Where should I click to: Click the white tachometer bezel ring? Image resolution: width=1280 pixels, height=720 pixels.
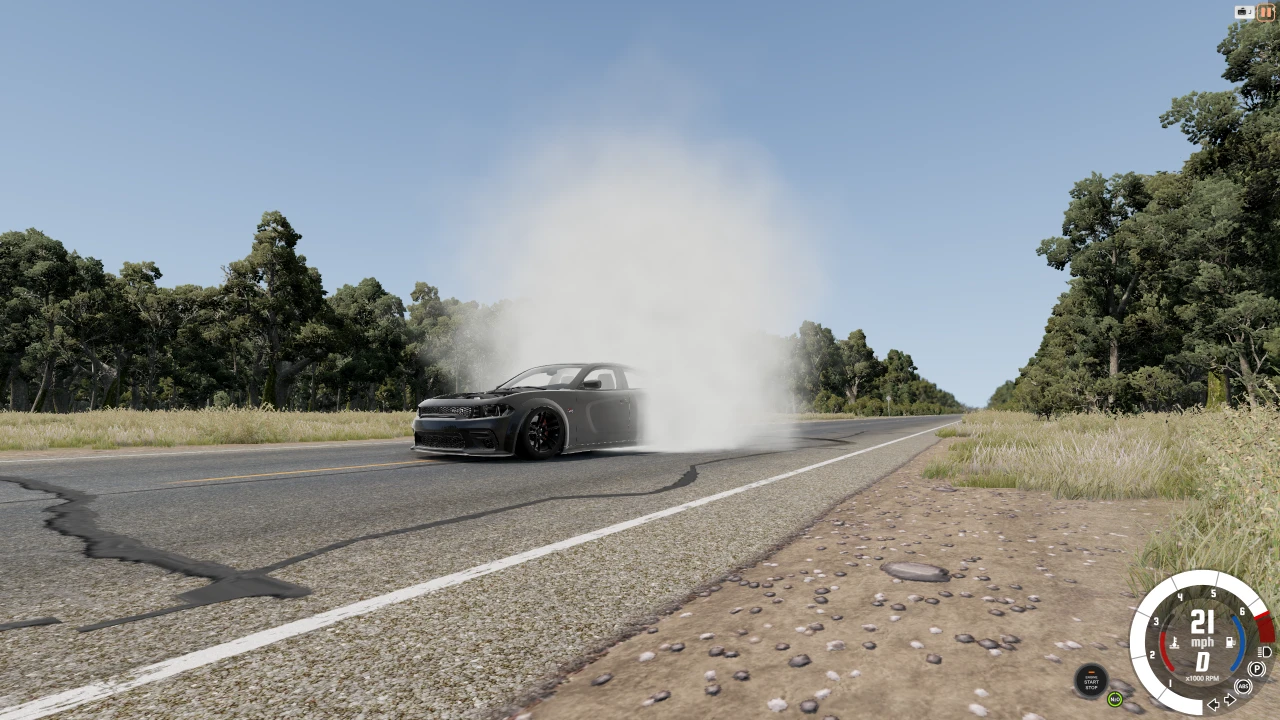pos(1187,575)
